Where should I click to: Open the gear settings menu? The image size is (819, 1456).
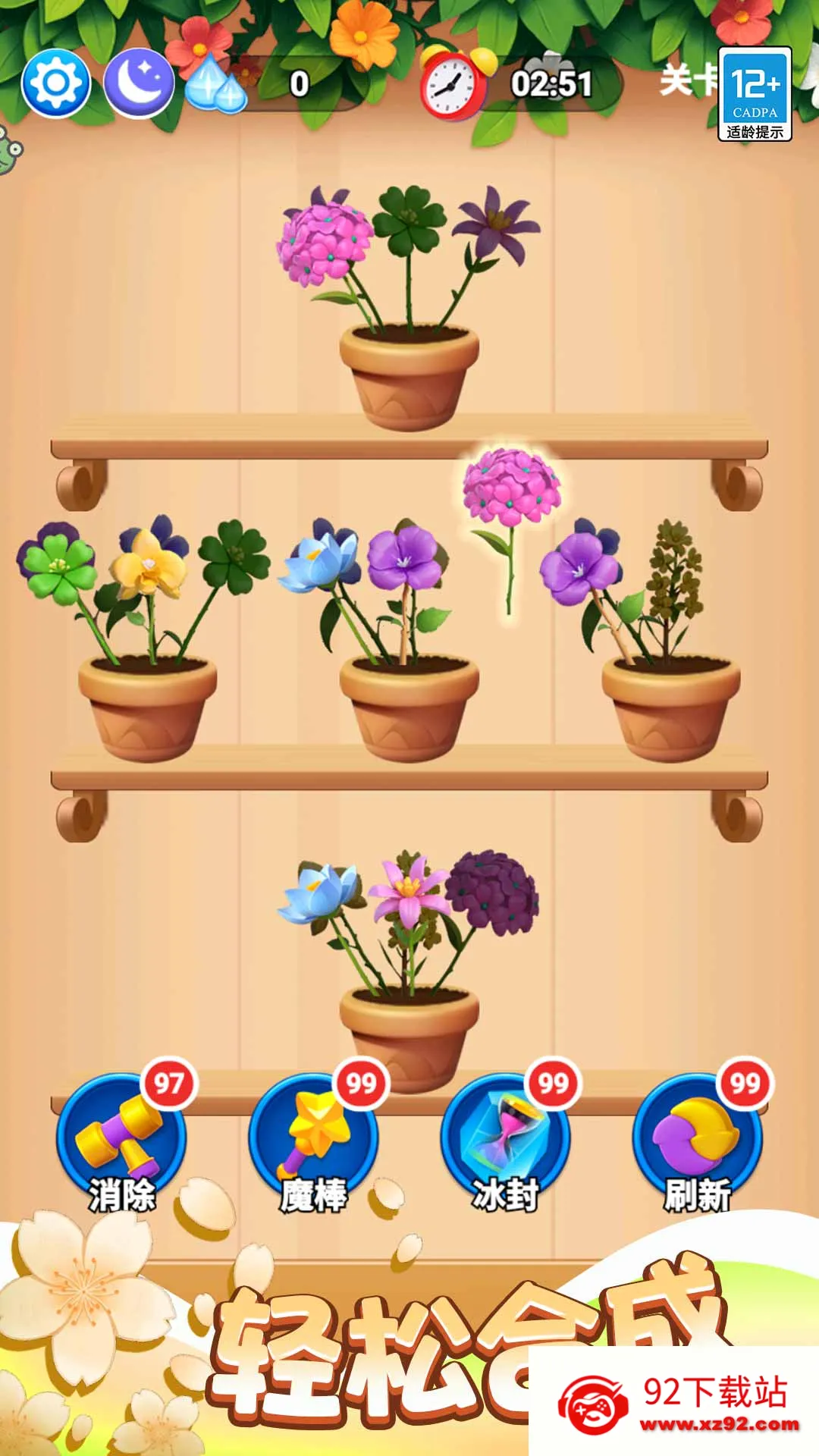(x=56, y=83)
